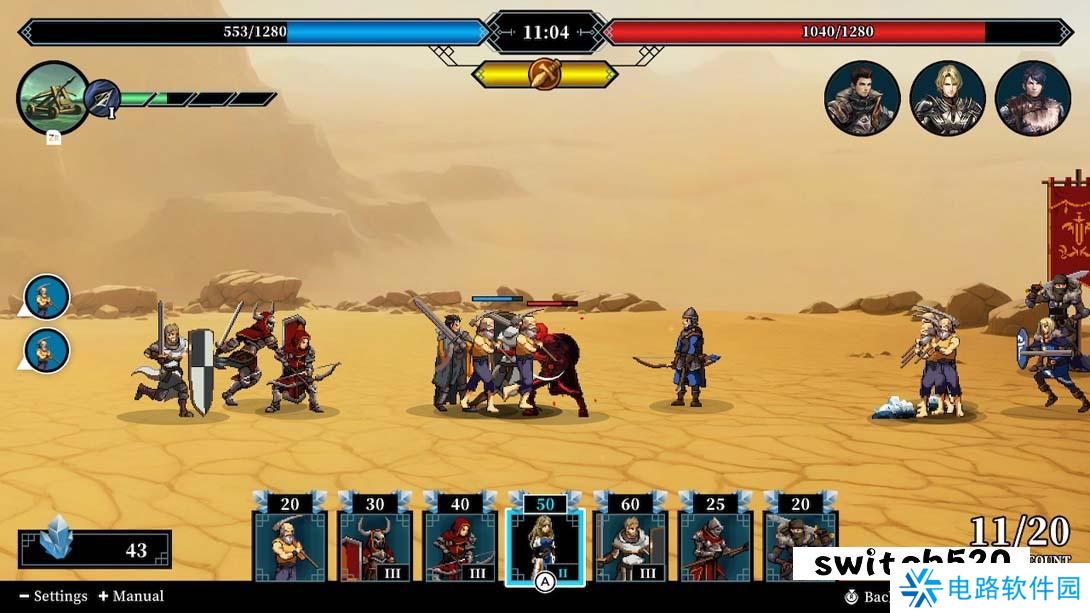This screenshot has height=613, width=1090.
Task: Open the Manual
Action: tap(131, 596)
